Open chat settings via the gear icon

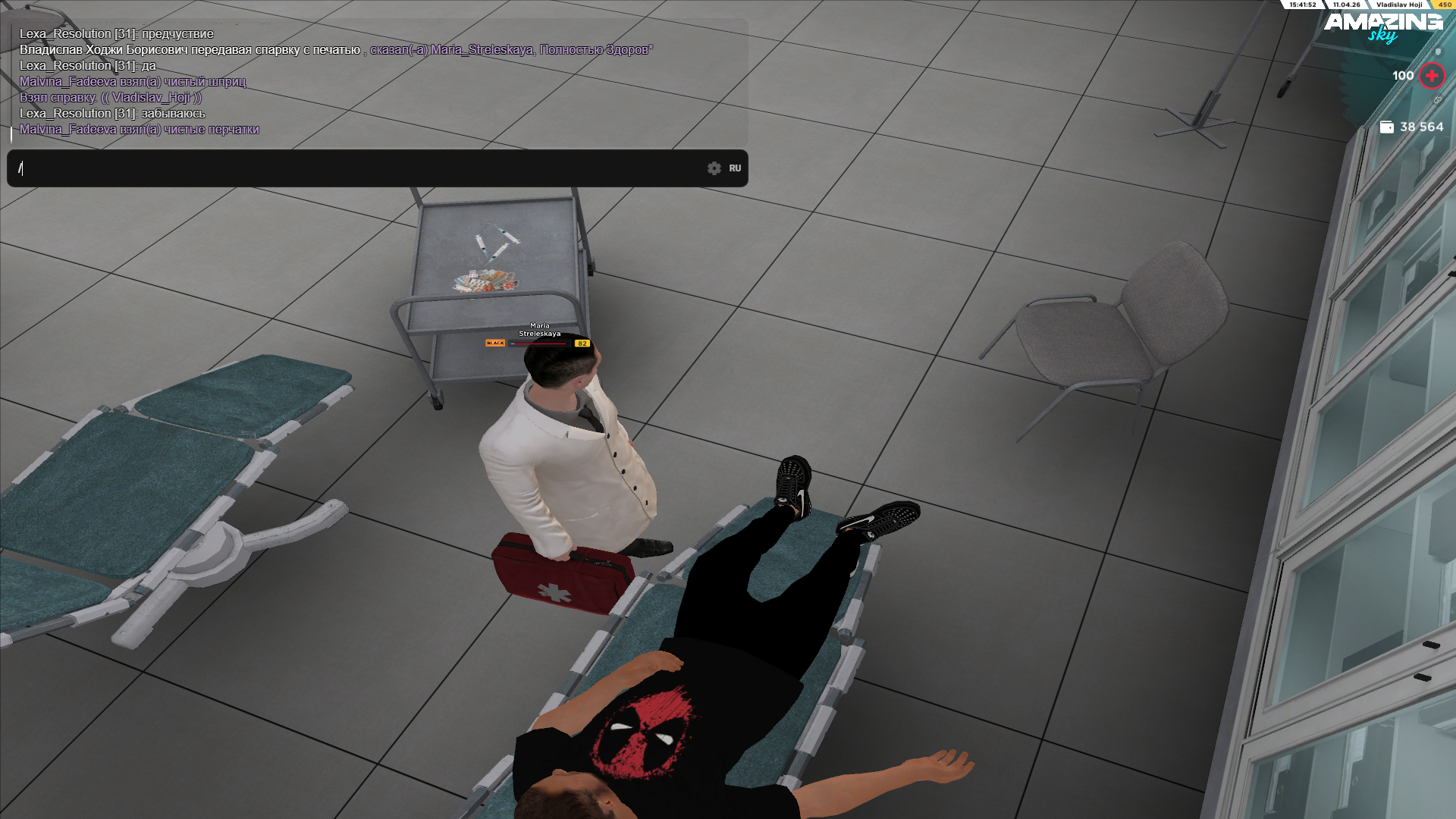tap(714, 168)
